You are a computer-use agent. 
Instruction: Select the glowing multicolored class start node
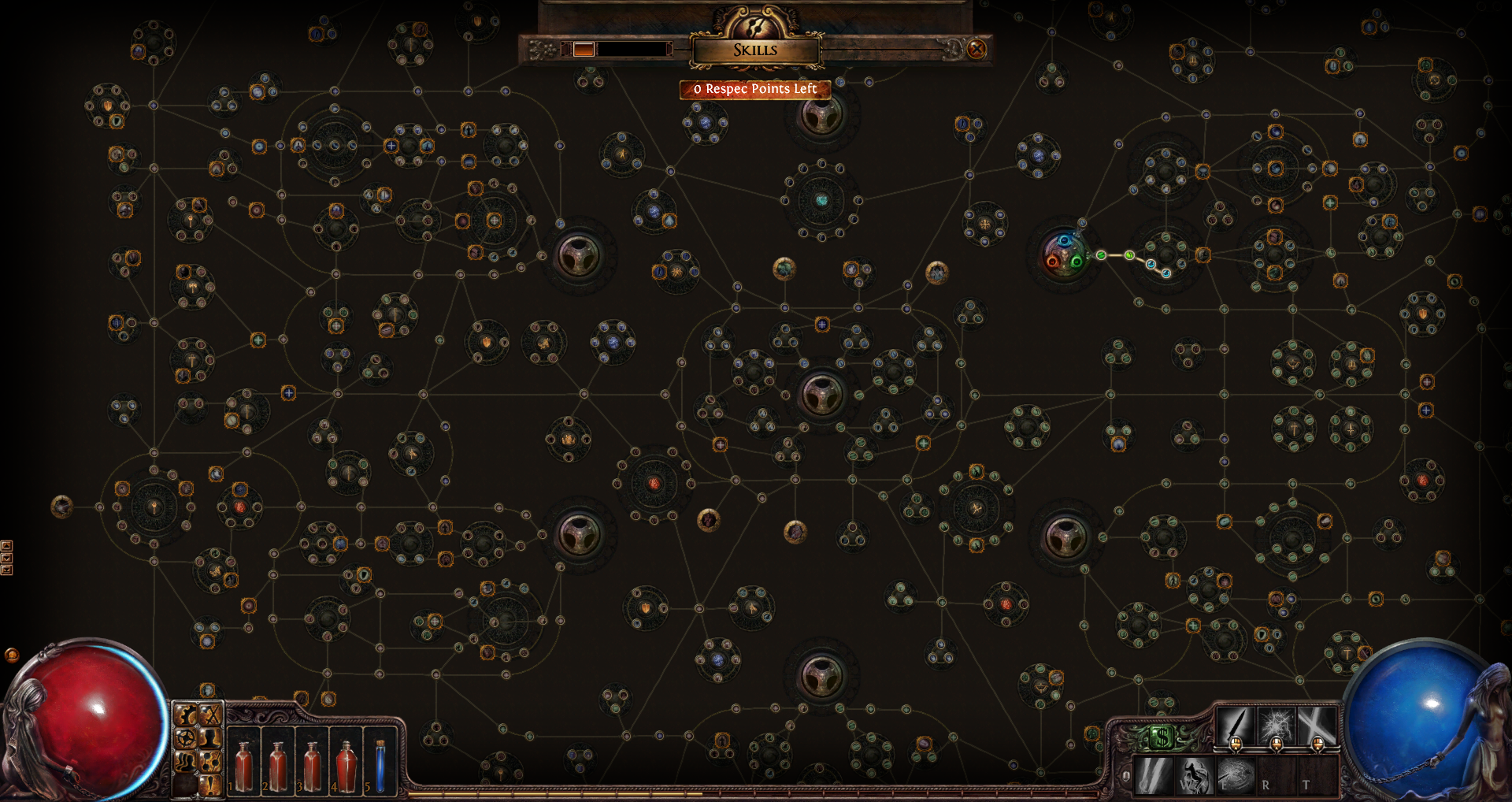pyautogui.click(x=1065, y=254)
